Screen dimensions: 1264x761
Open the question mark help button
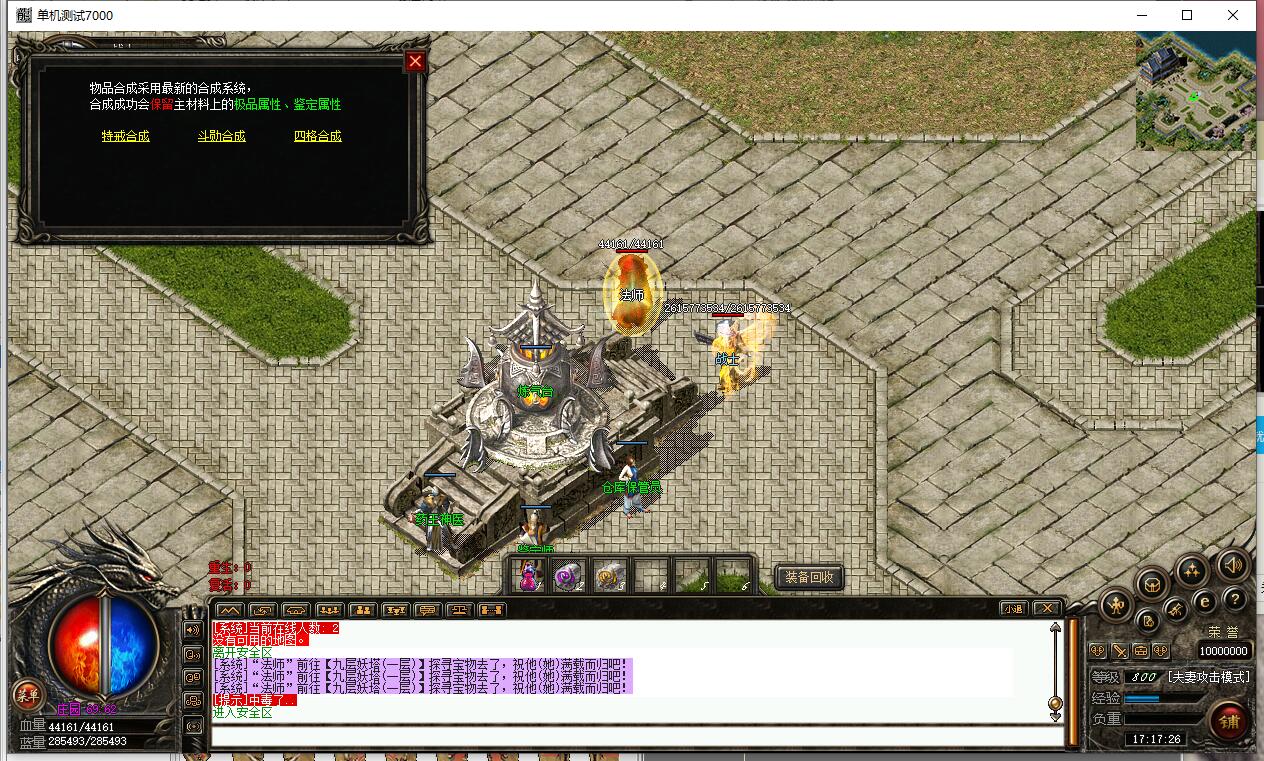coord(1235,599)
